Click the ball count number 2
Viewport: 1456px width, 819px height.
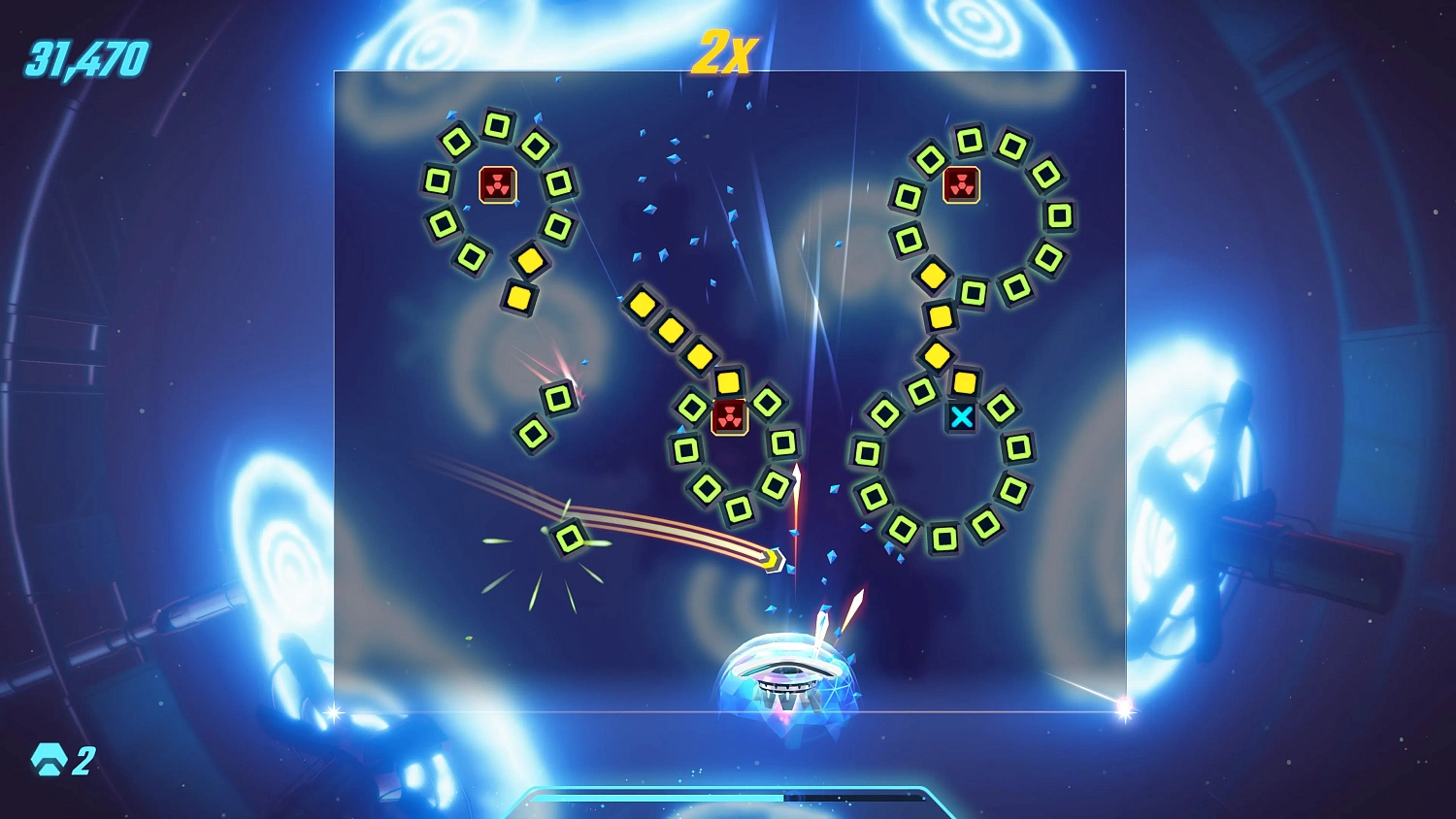pos(83,761)
